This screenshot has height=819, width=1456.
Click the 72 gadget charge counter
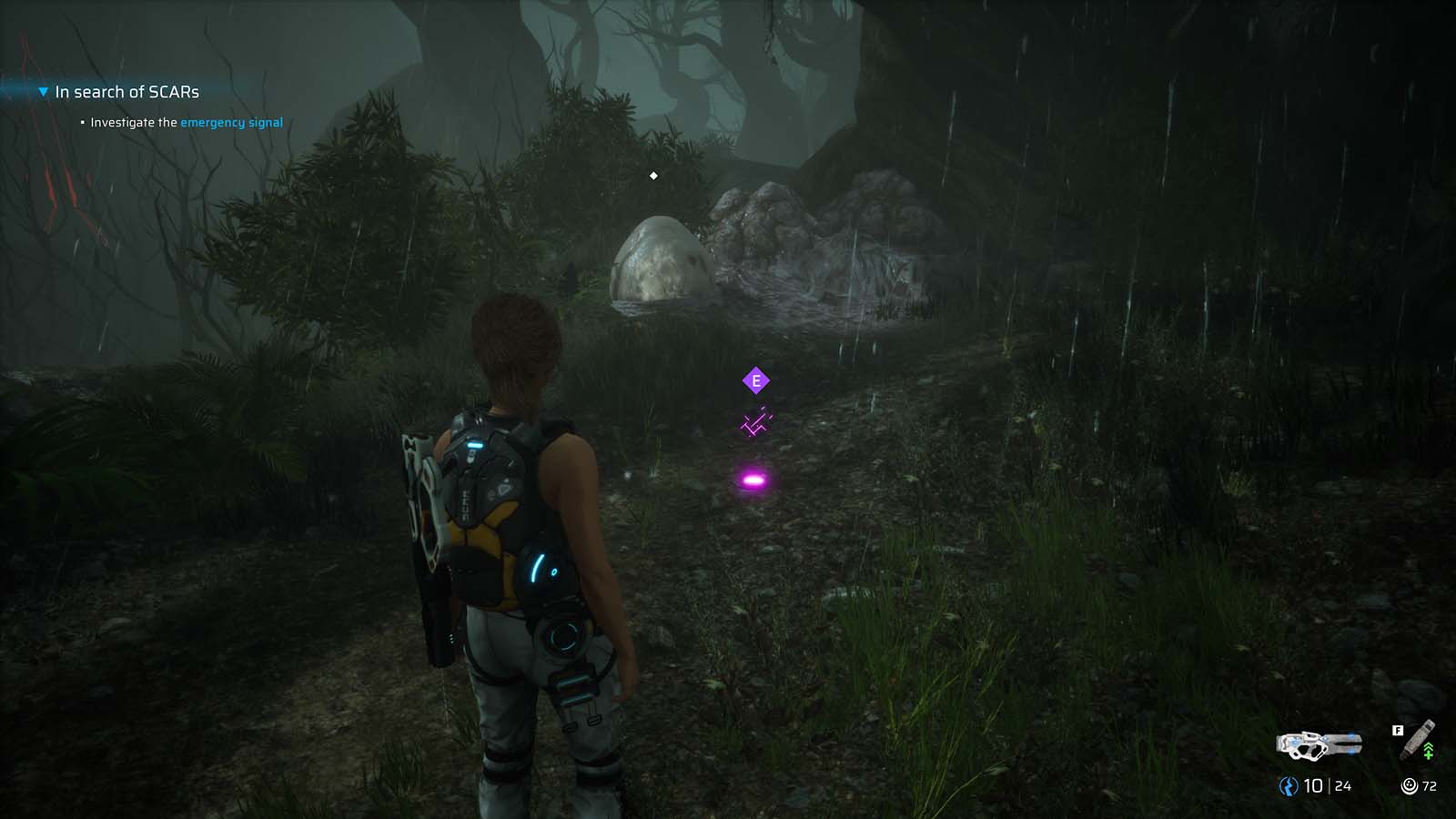(x=1430, y=784)
